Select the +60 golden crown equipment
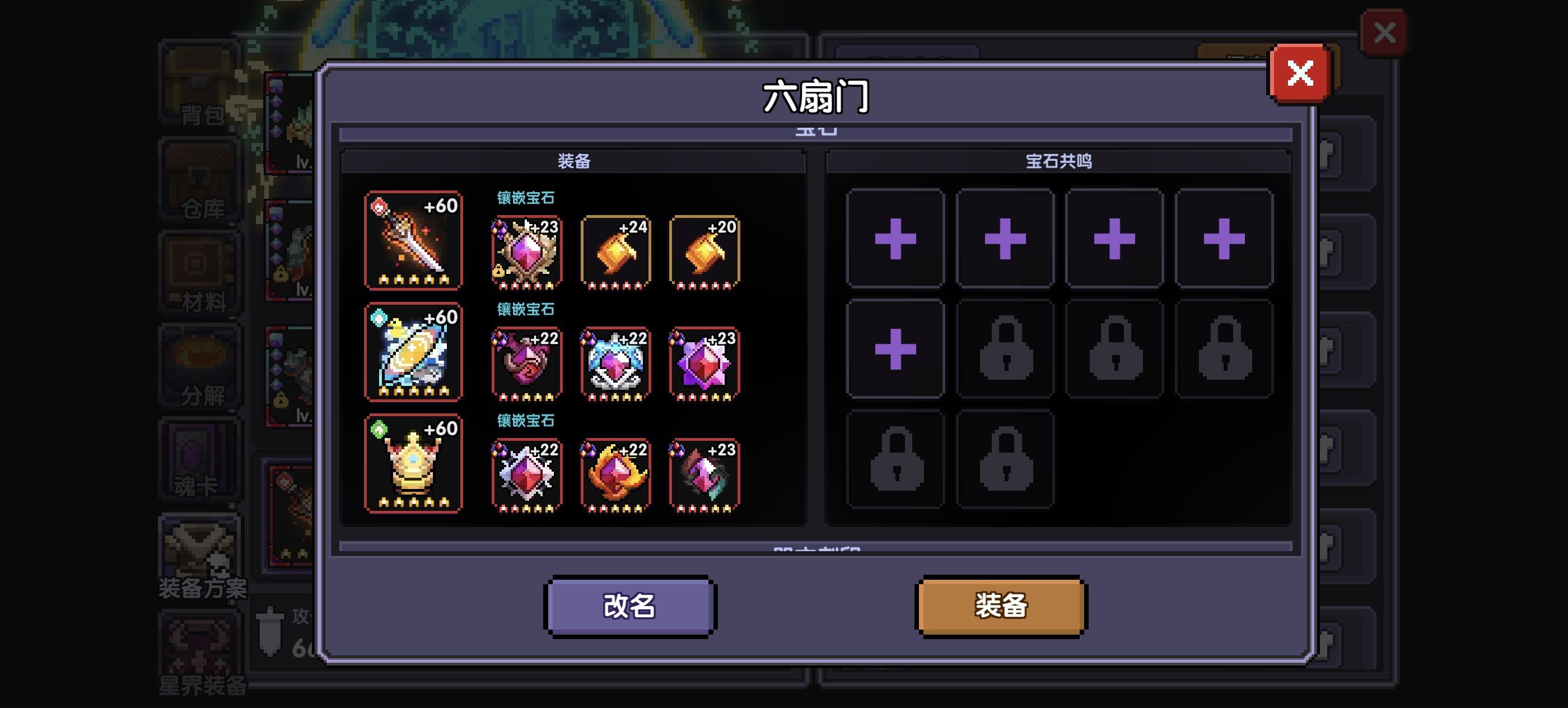The width and height of the screenshot is (1568, 708). 414,465
